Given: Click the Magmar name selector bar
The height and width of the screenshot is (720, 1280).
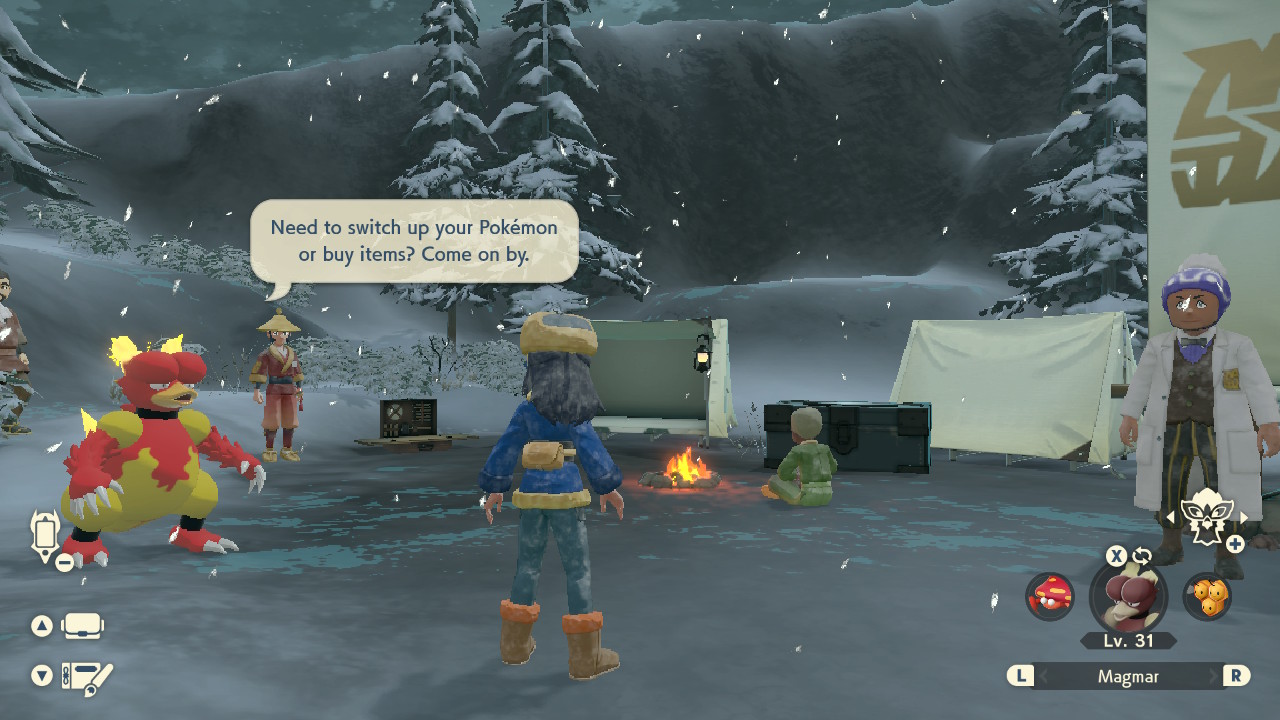Looking at the screenshot, I should [x=1128, y=676].
